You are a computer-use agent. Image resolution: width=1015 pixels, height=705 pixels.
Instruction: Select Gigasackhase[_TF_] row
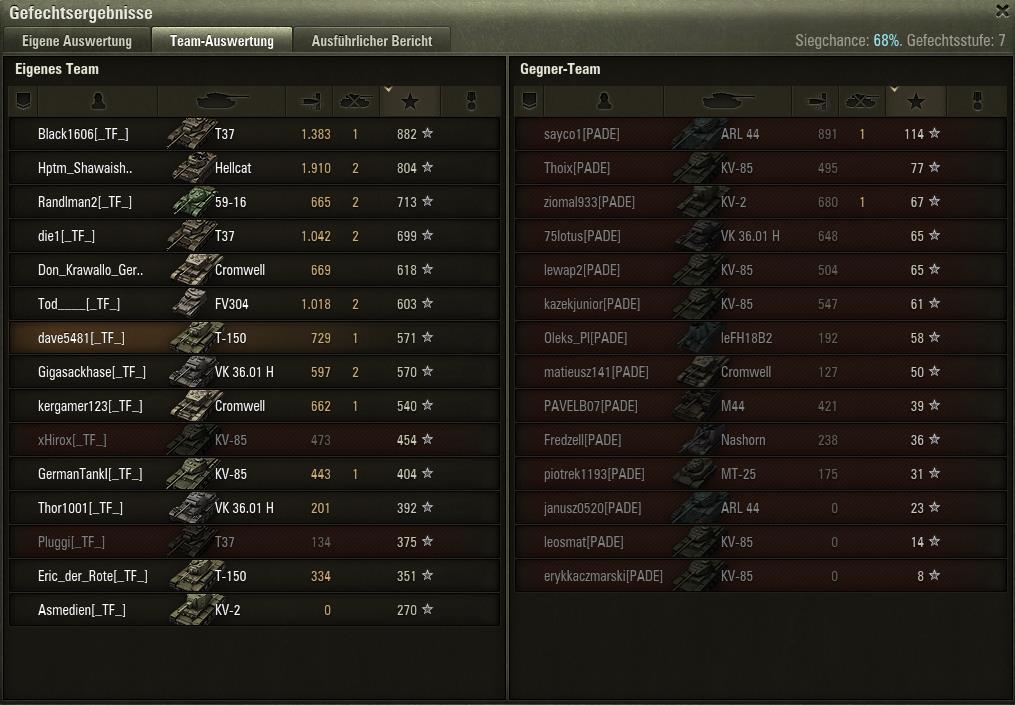pyautogui.click(x=92, y=372)
